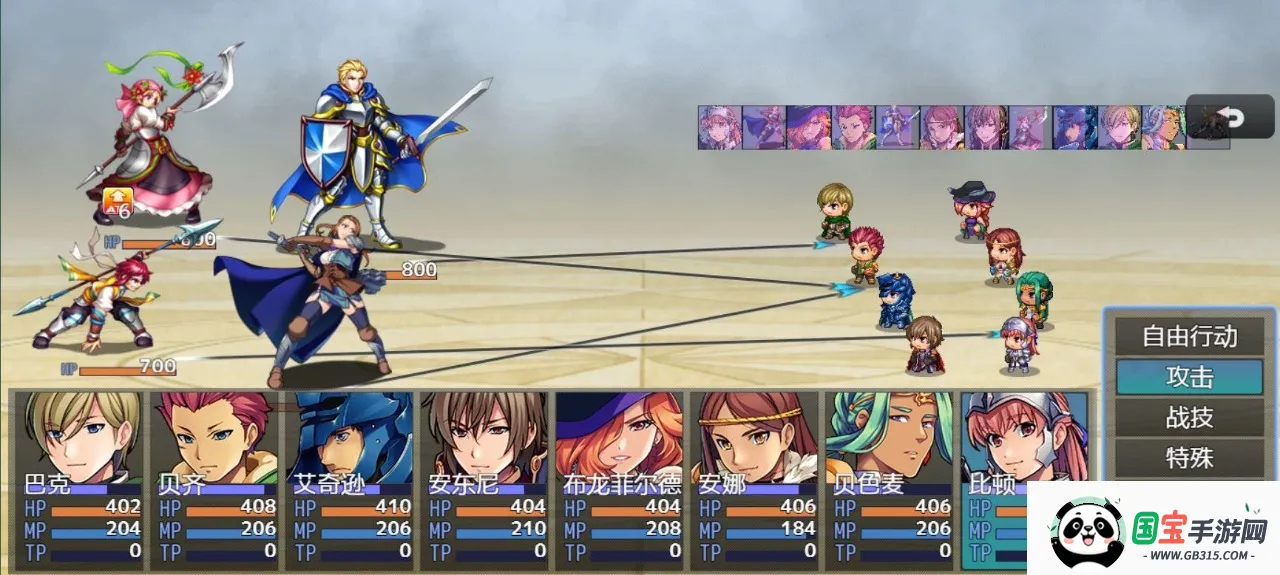Choose 安娜 character status panel
Image resolution: width=1280 pixels, height=575 pixels.
[754, 480]
